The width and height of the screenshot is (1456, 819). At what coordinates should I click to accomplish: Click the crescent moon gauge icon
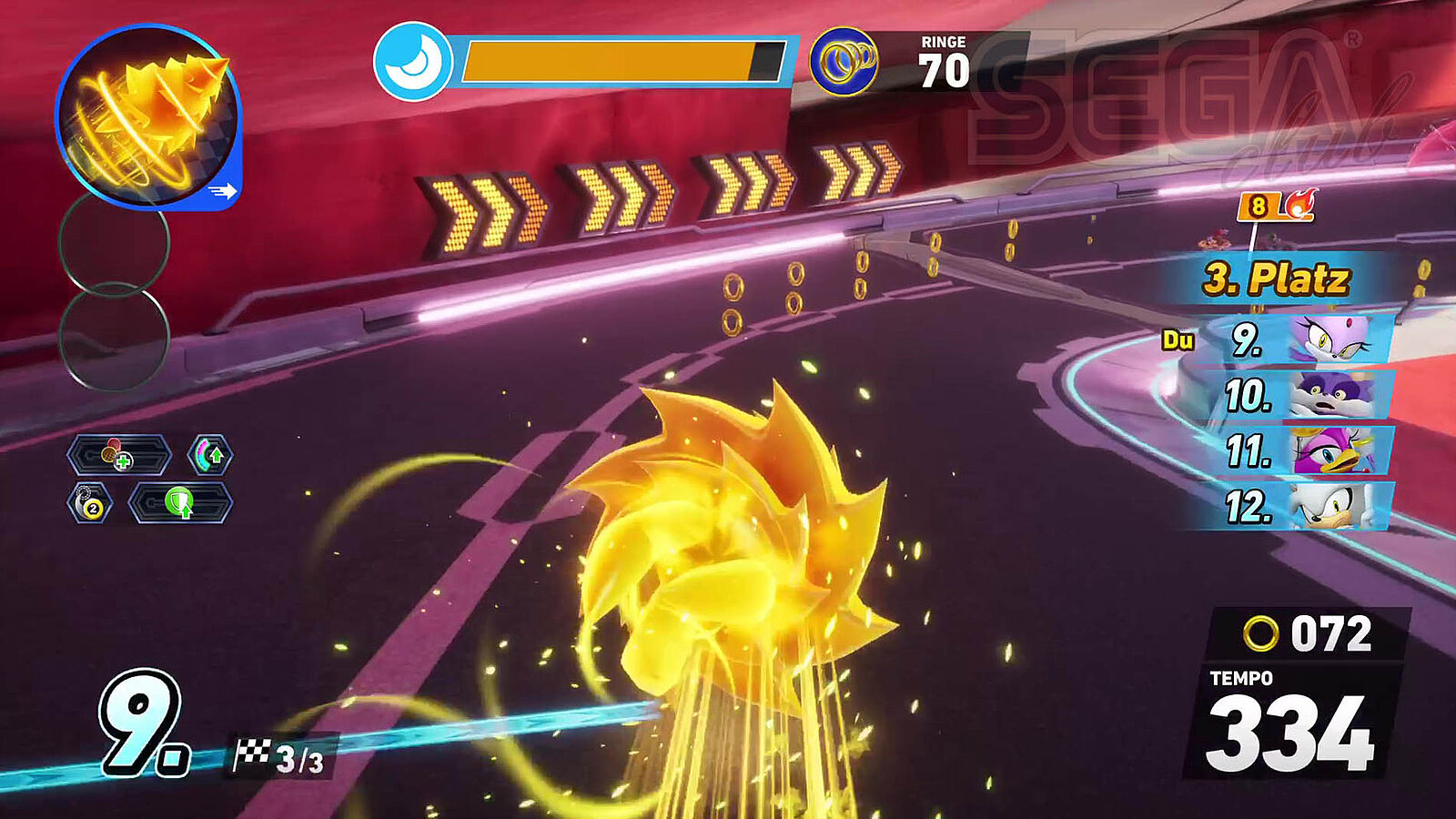coord(413,62)
